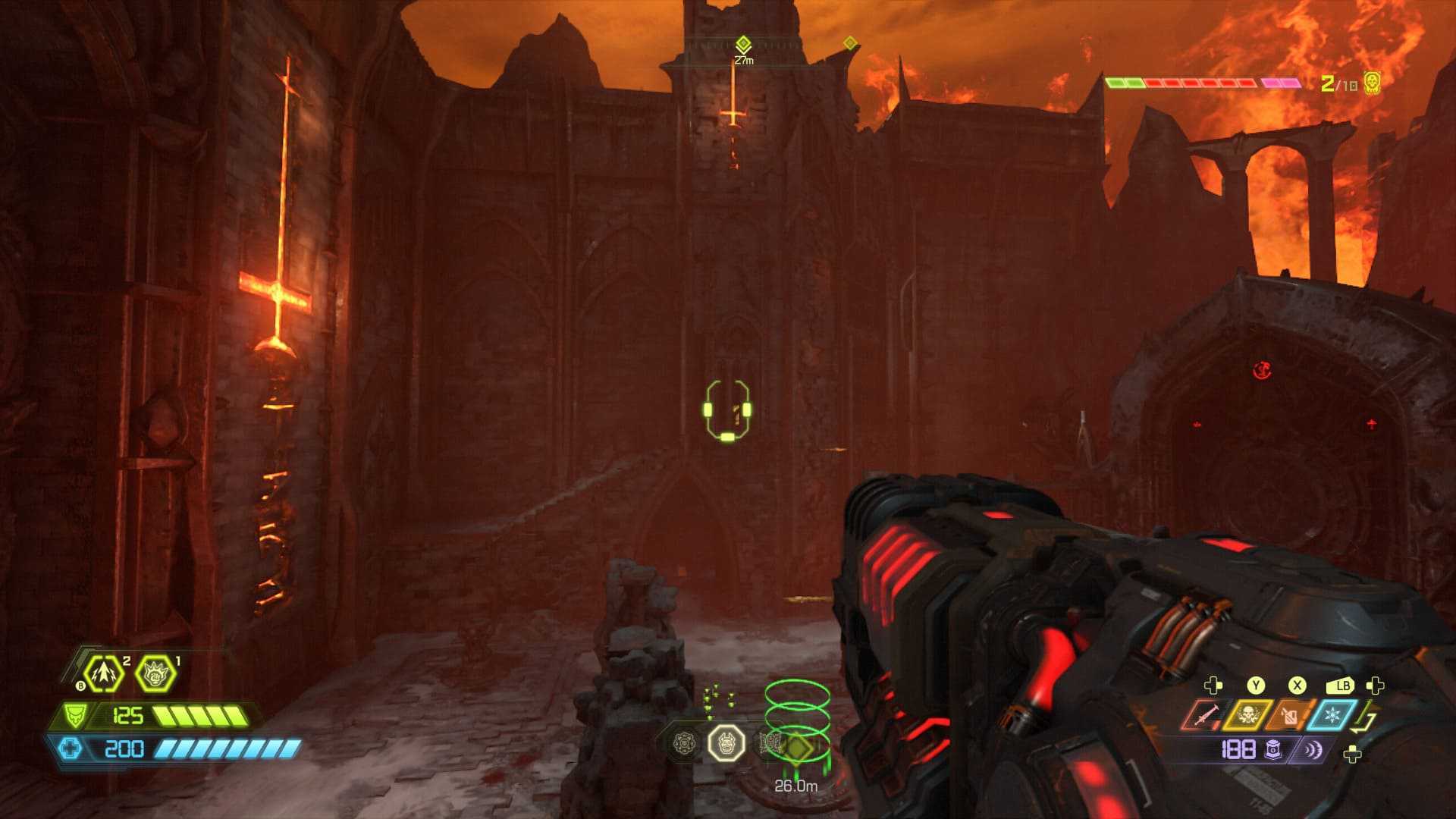The image size is (1456, 819).
Task: Click the highlighted octagonal demon rune icon
Action: coord(726,742)
